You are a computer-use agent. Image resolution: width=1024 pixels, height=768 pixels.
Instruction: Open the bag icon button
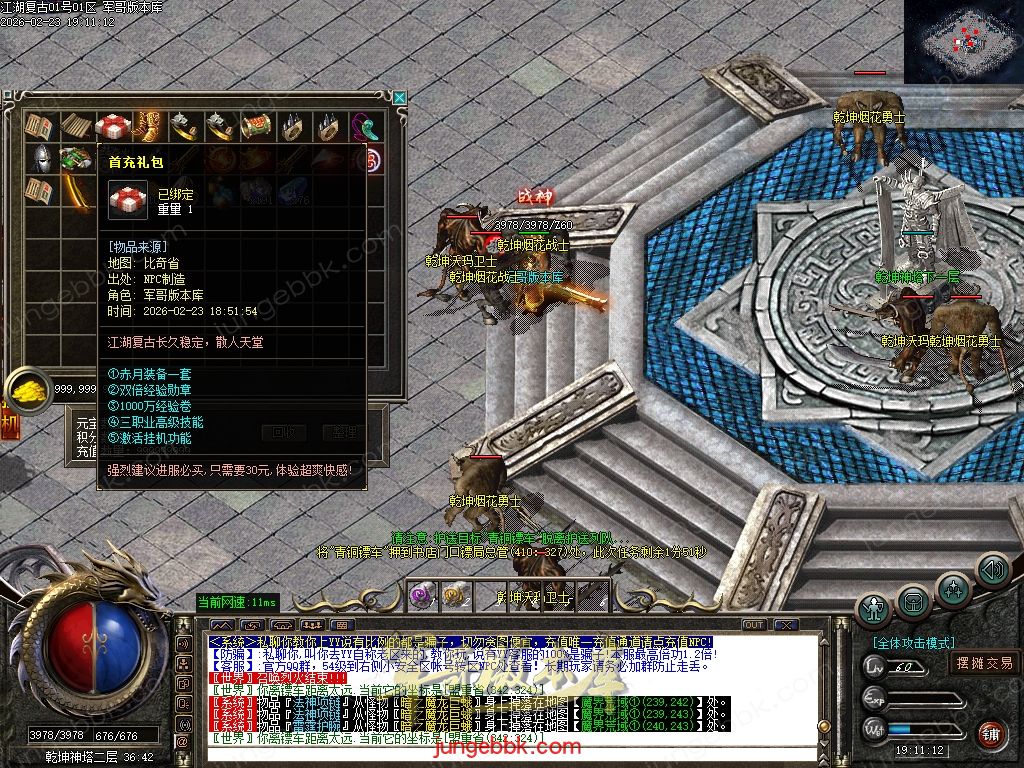click(912, 602)
